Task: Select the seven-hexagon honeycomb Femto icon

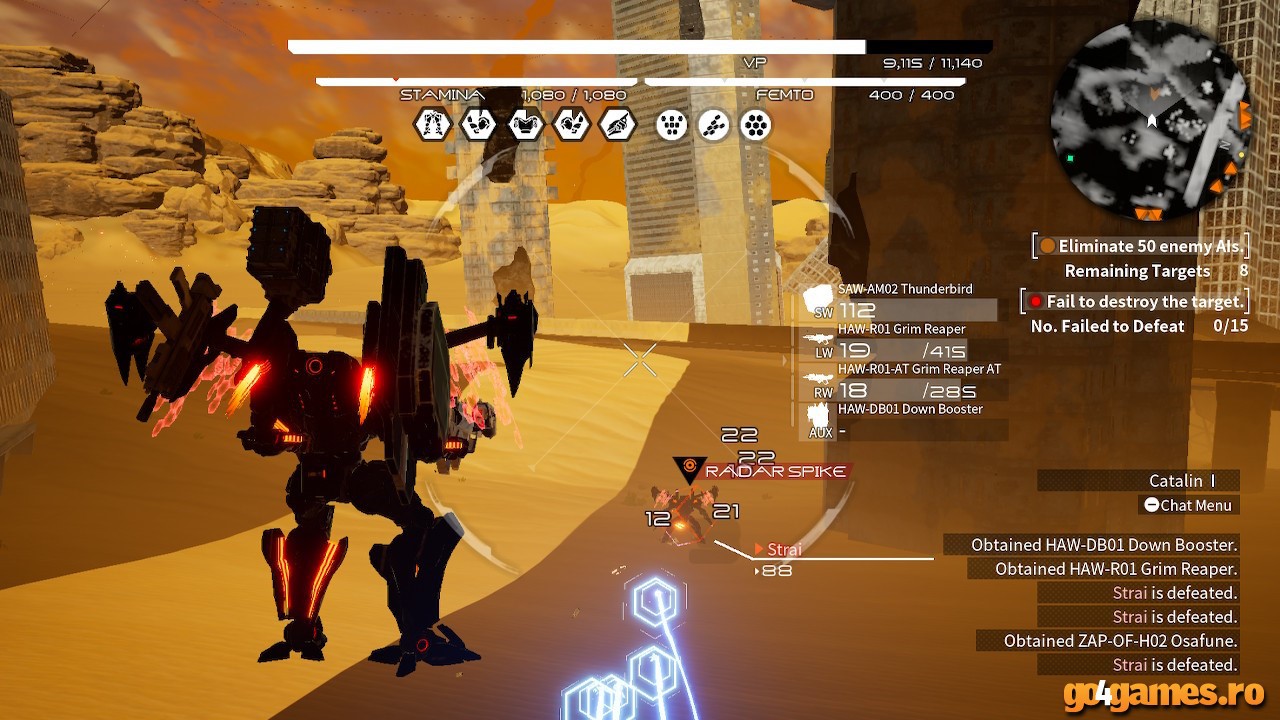Action: pos(755,125)
